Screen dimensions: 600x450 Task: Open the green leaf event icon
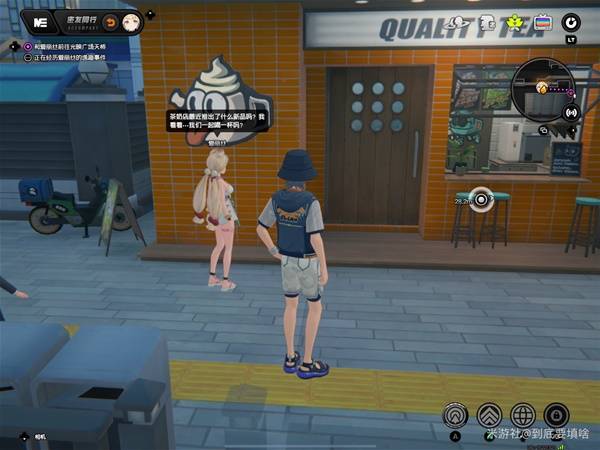[x=515, y=22]
